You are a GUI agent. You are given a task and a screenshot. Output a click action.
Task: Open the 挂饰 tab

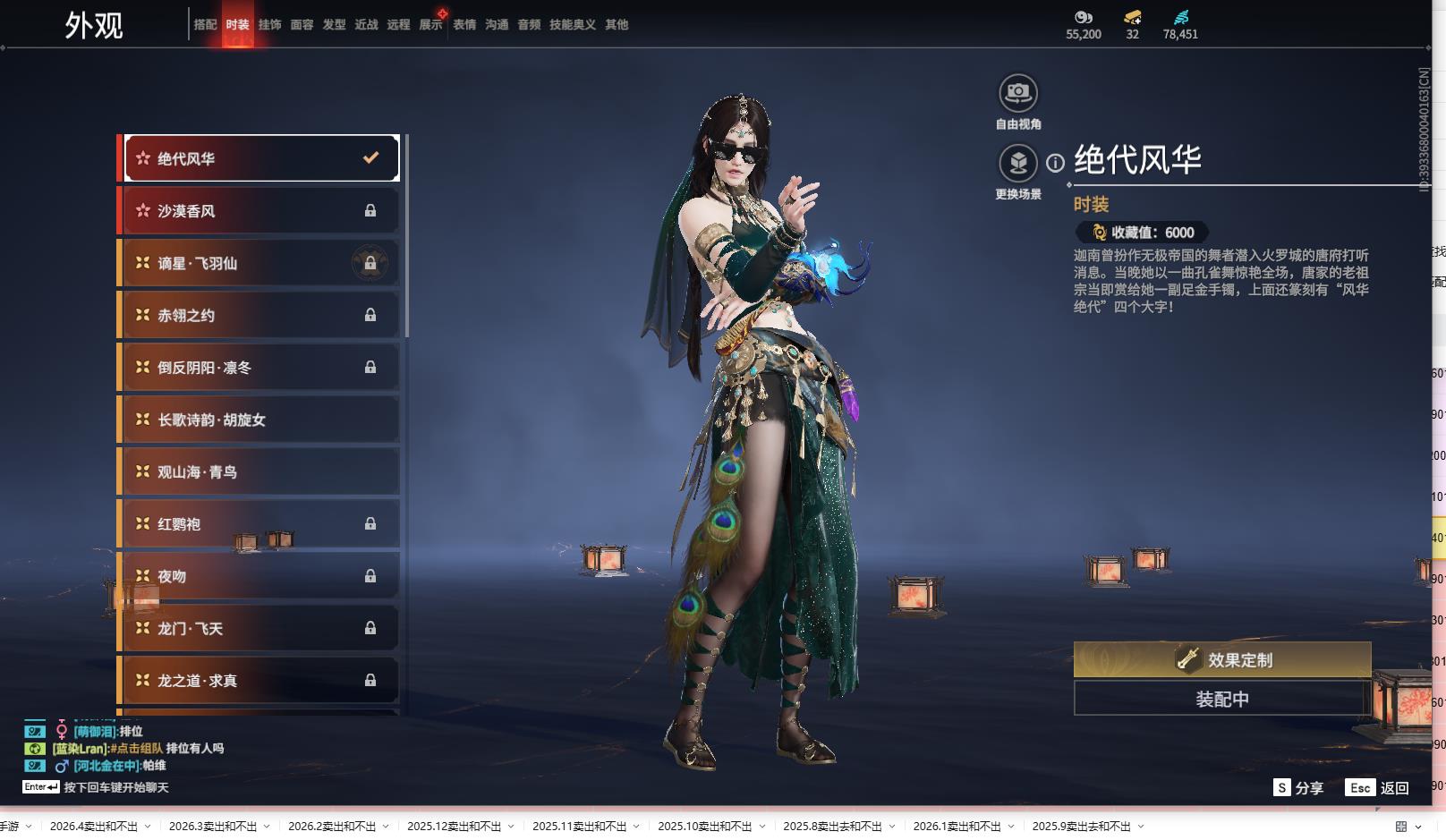pos(269,25)
